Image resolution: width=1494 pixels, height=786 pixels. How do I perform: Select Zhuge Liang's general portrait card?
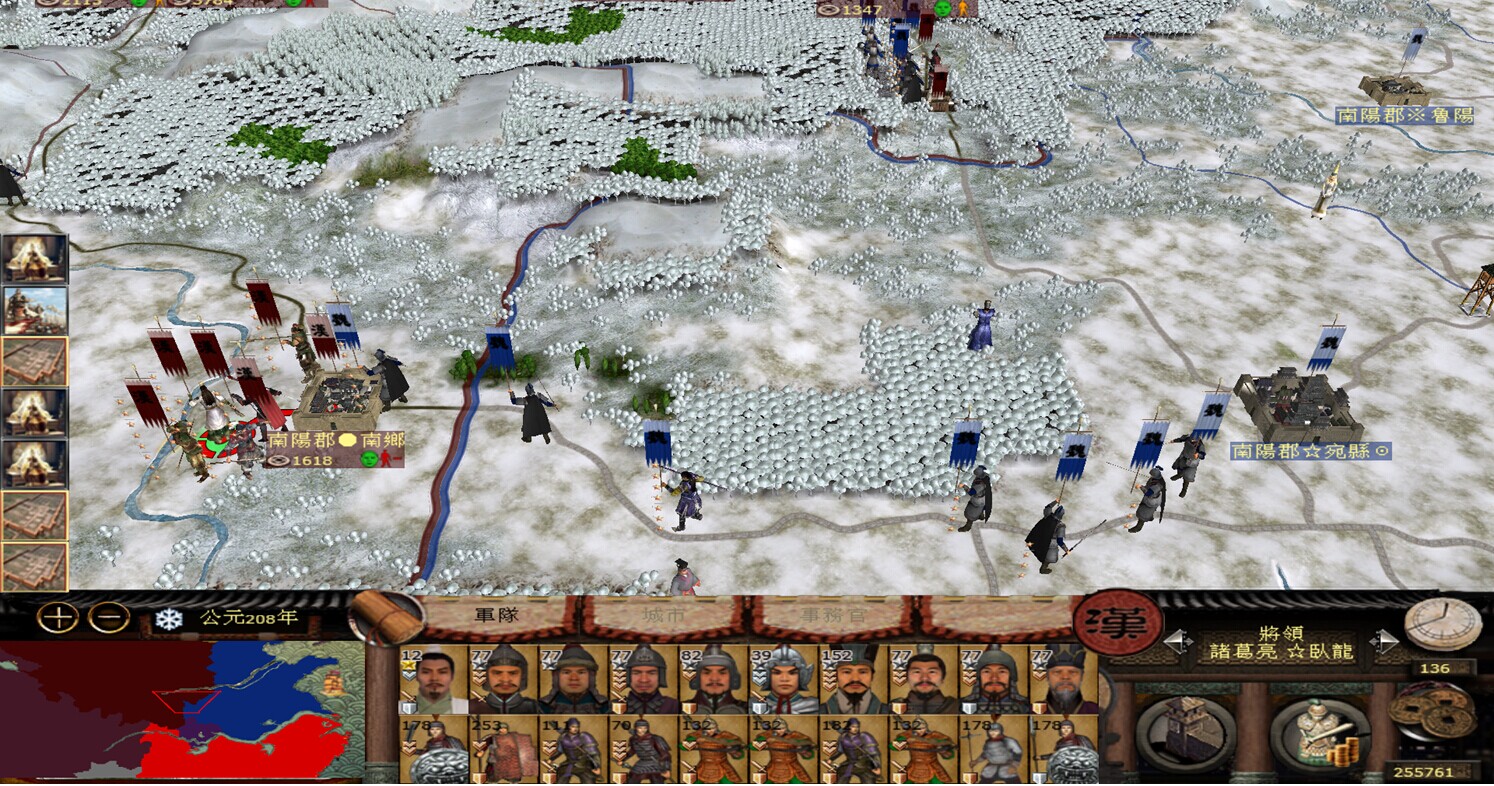(435, 678)
